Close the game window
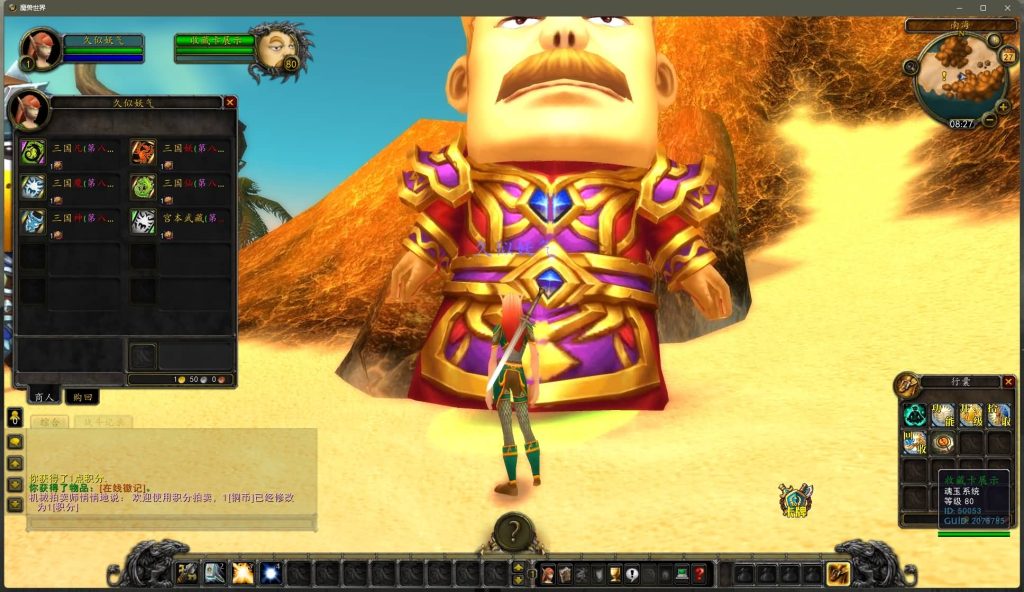The width and height of the screenshot is (1024, 592). pos(1009,8)
